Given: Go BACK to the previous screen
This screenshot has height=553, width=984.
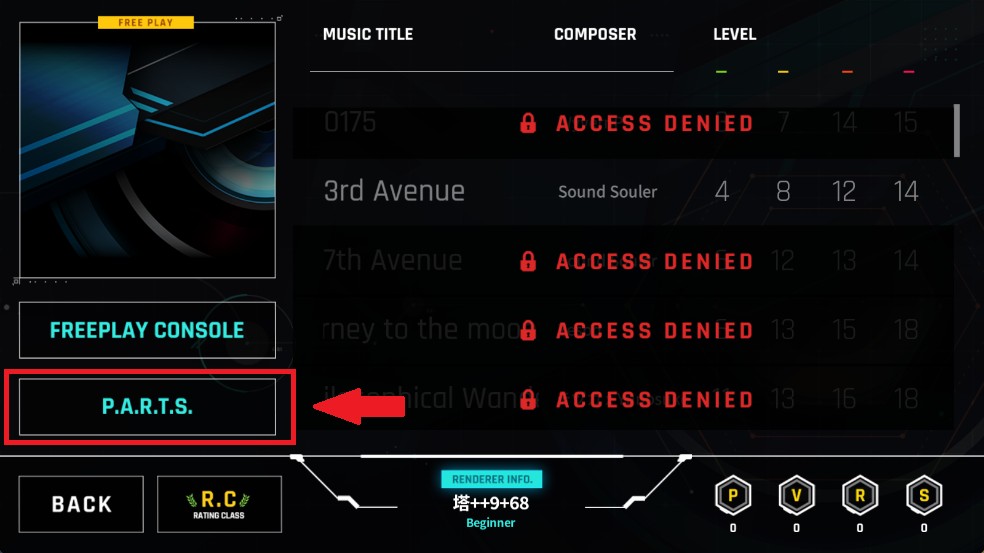Looking at the screenshot, I should click(81, 504).
